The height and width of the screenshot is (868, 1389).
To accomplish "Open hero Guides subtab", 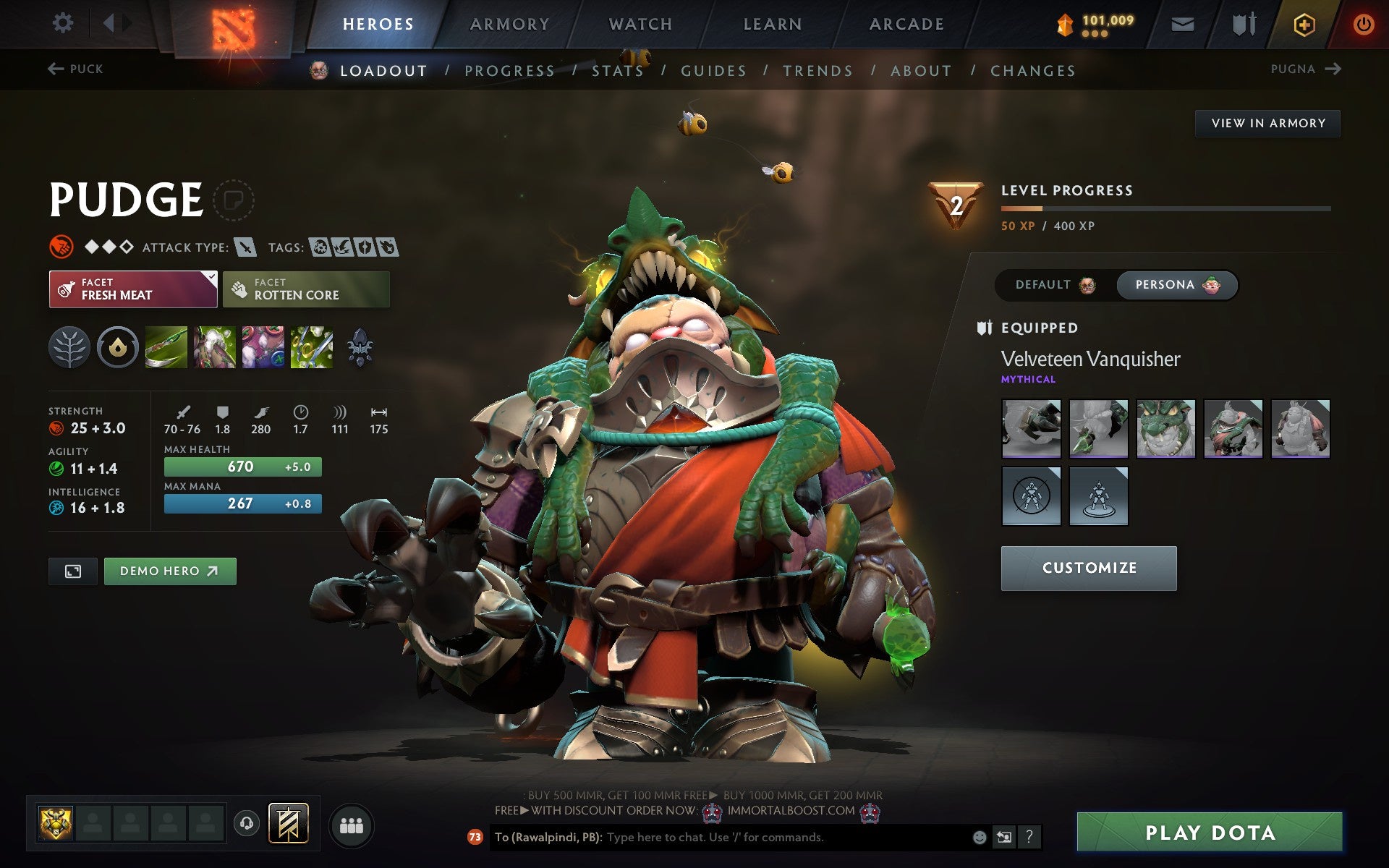I will coord(713,71).
